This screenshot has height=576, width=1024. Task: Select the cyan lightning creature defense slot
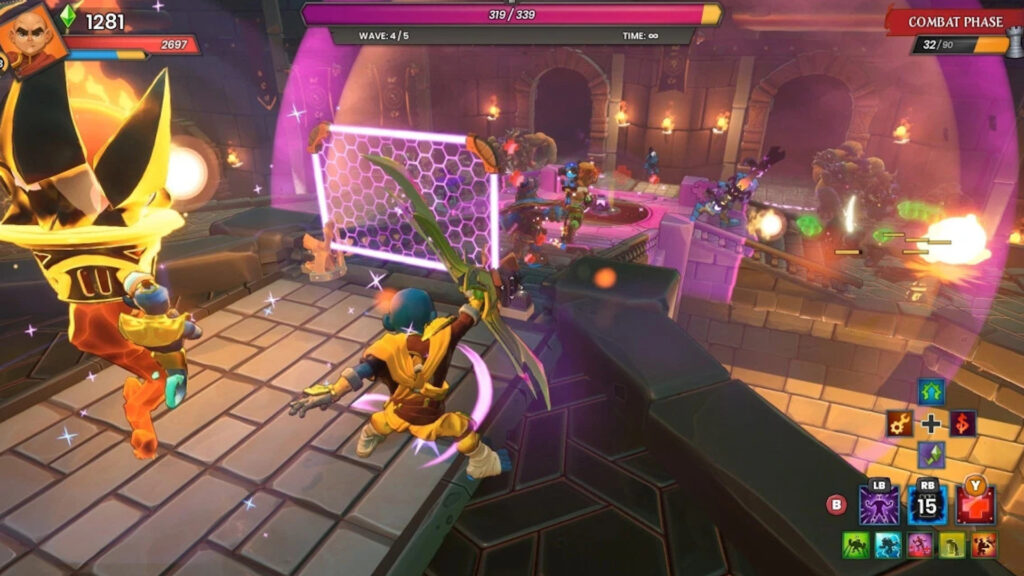tap(889, 545)
